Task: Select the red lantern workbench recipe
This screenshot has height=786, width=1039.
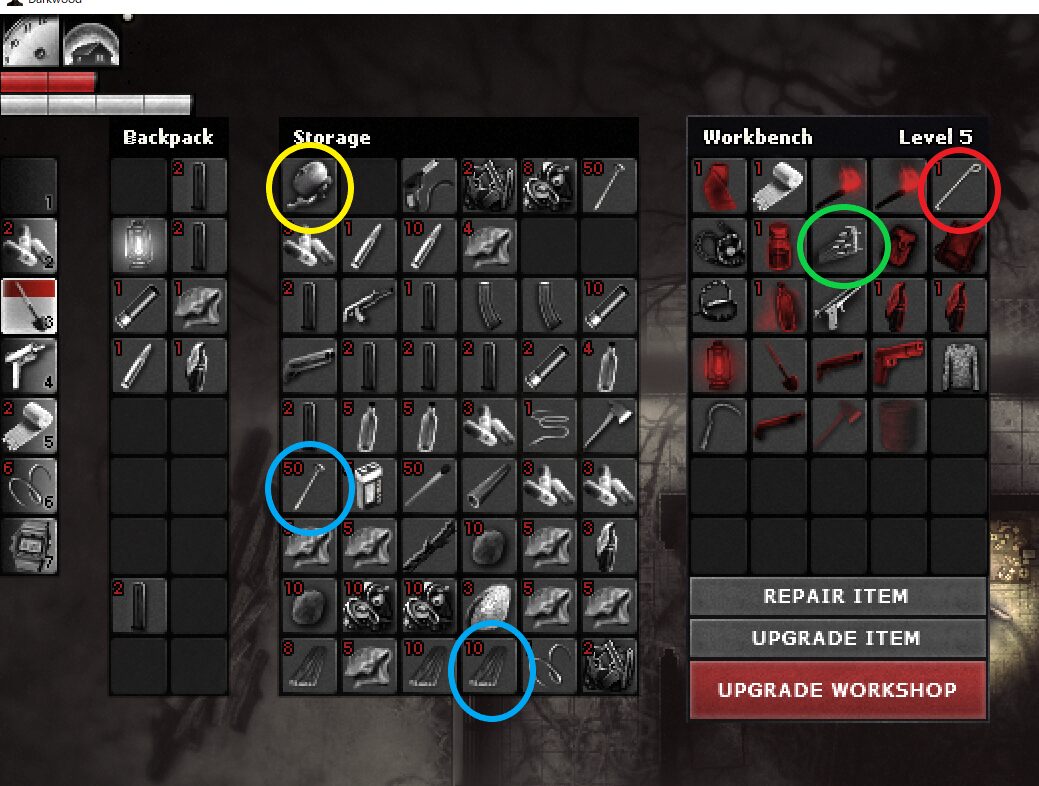Action: coord(719,367)
